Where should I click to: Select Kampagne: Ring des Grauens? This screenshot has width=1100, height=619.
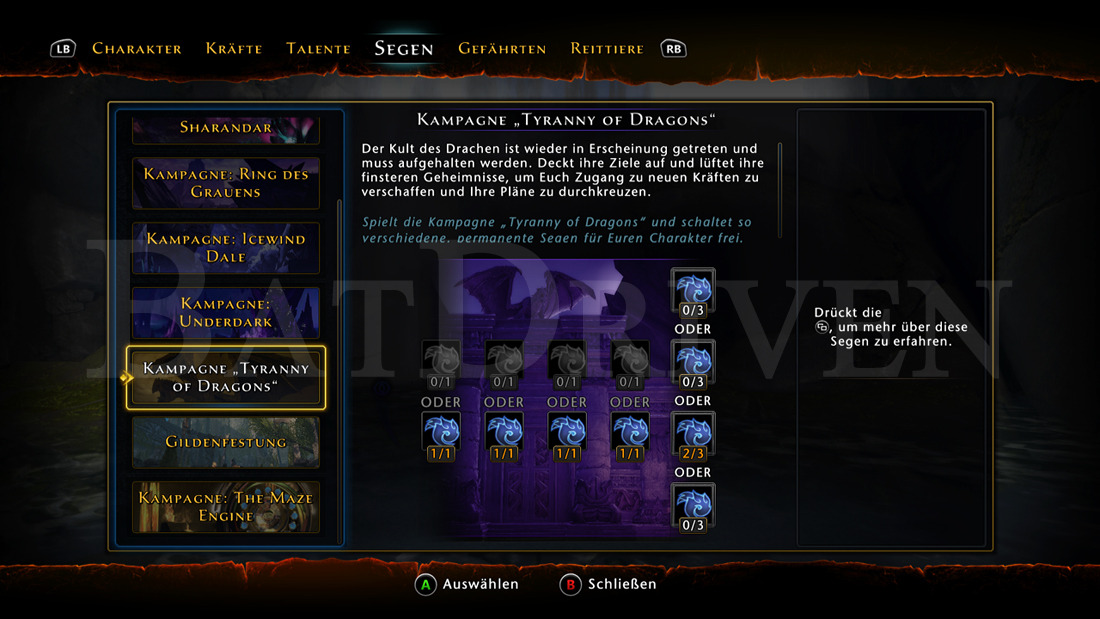point(226,183)
